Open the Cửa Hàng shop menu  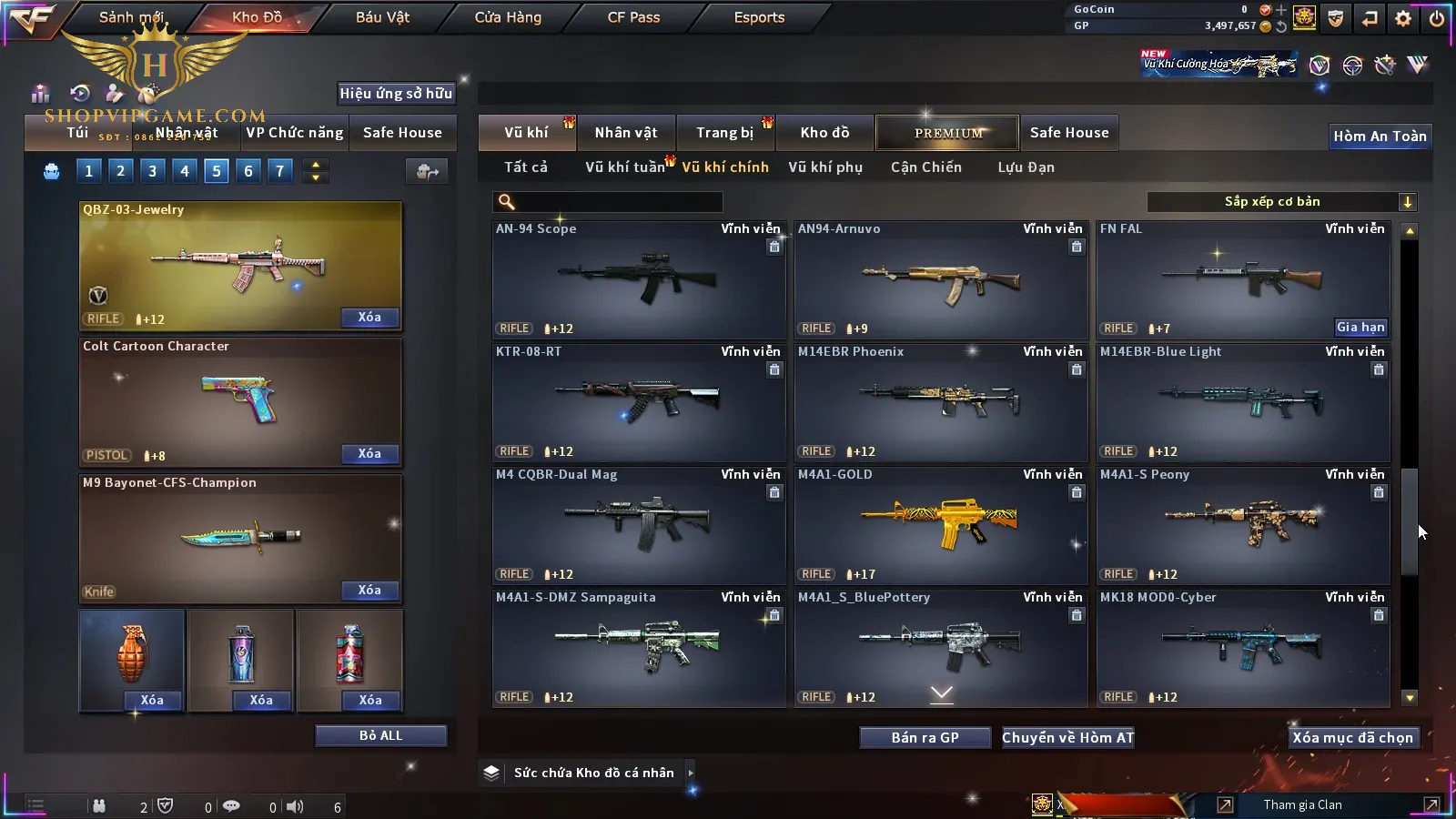click(508, 17)
